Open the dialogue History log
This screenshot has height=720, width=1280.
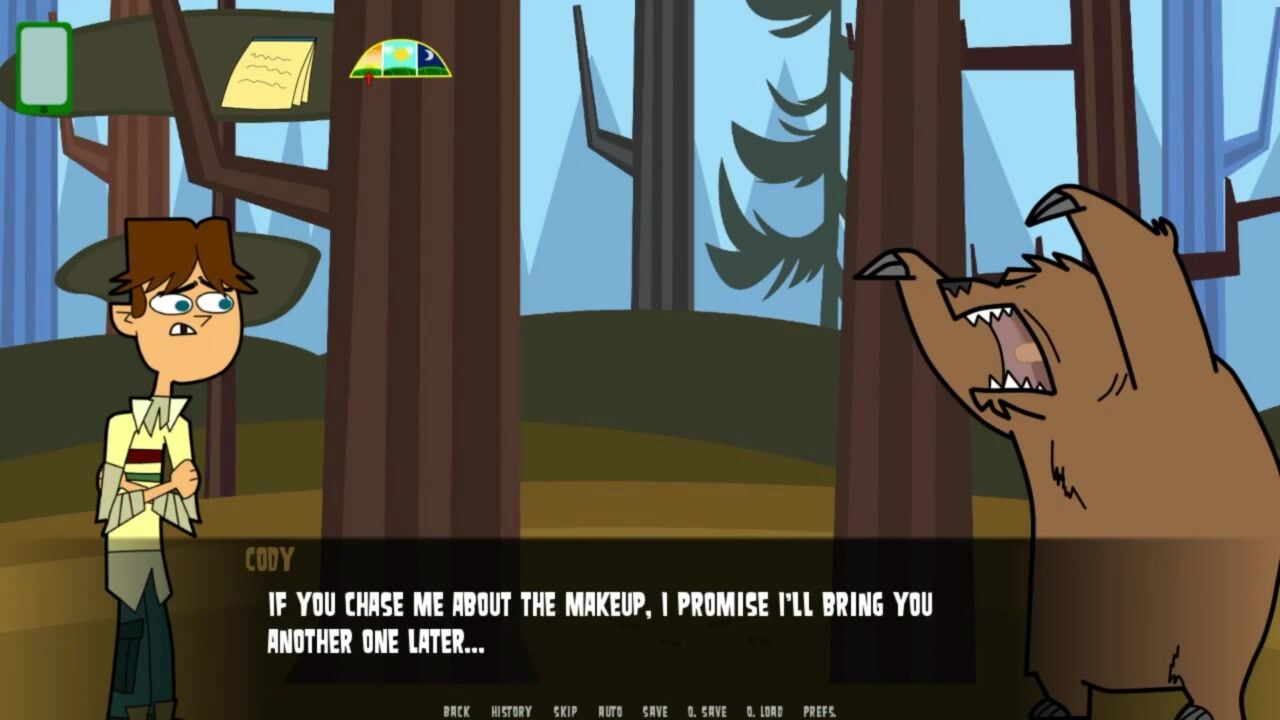[511, 711]
